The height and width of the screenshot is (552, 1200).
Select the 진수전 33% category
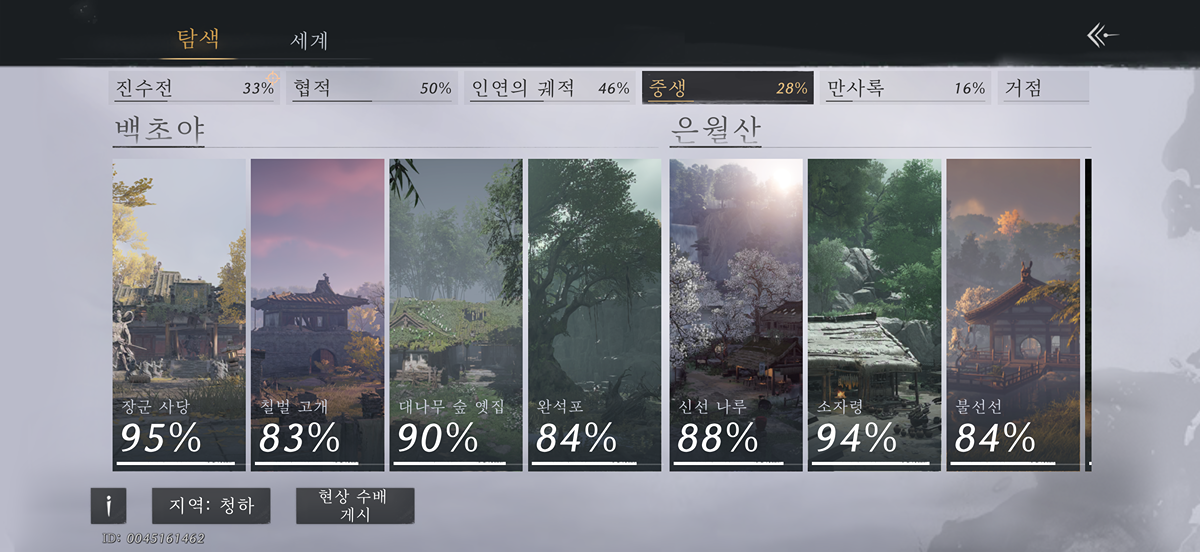point(194,88)
